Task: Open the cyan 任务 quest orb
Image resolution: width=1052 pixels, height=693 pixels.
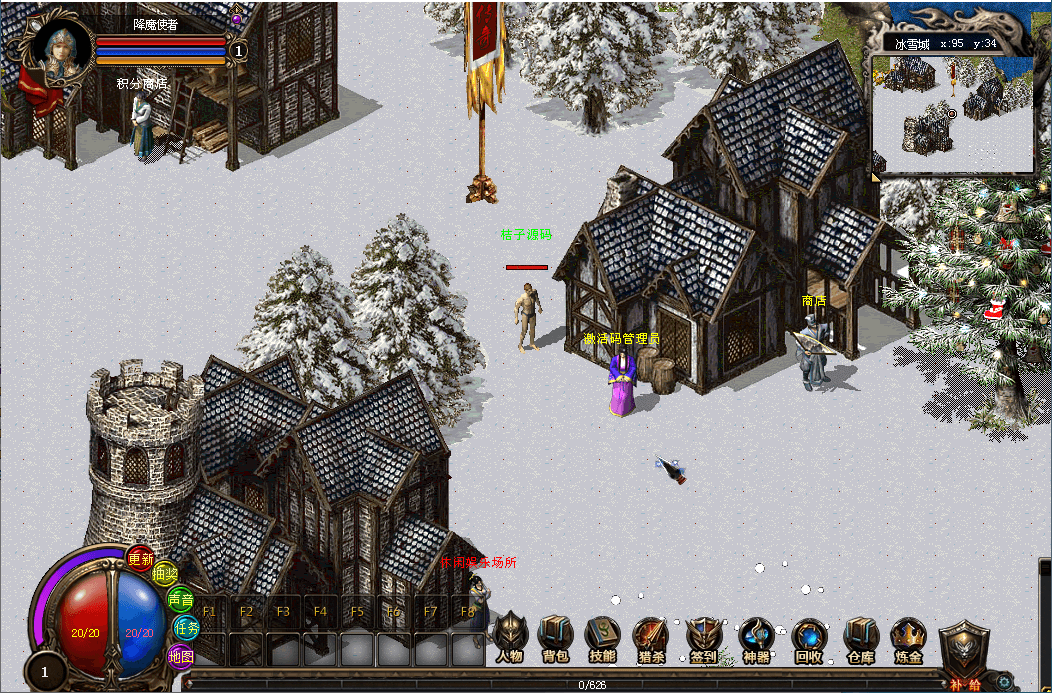Action: pos(186,628)
